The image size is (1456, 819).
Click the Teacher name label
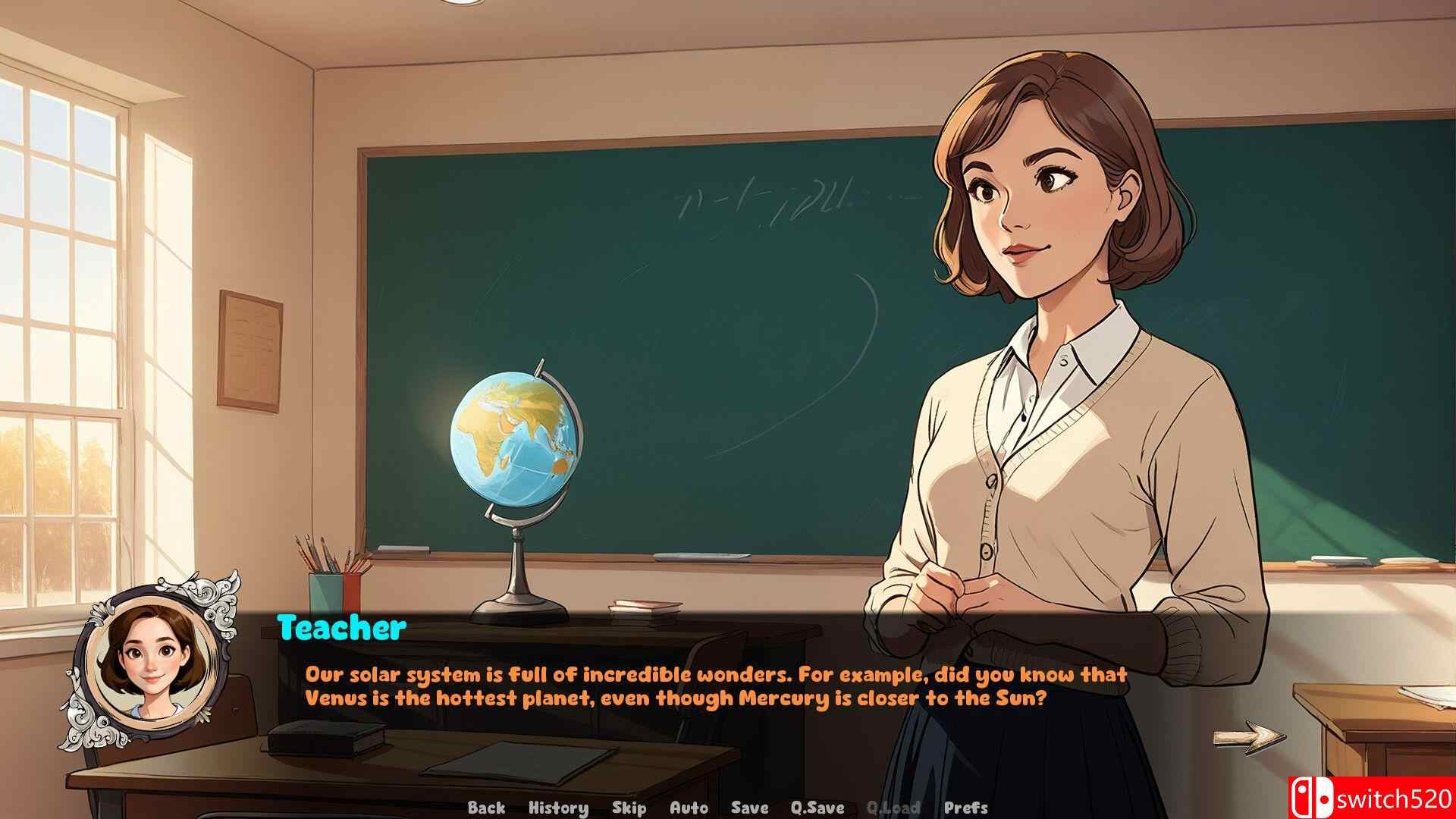coord(340,626)
